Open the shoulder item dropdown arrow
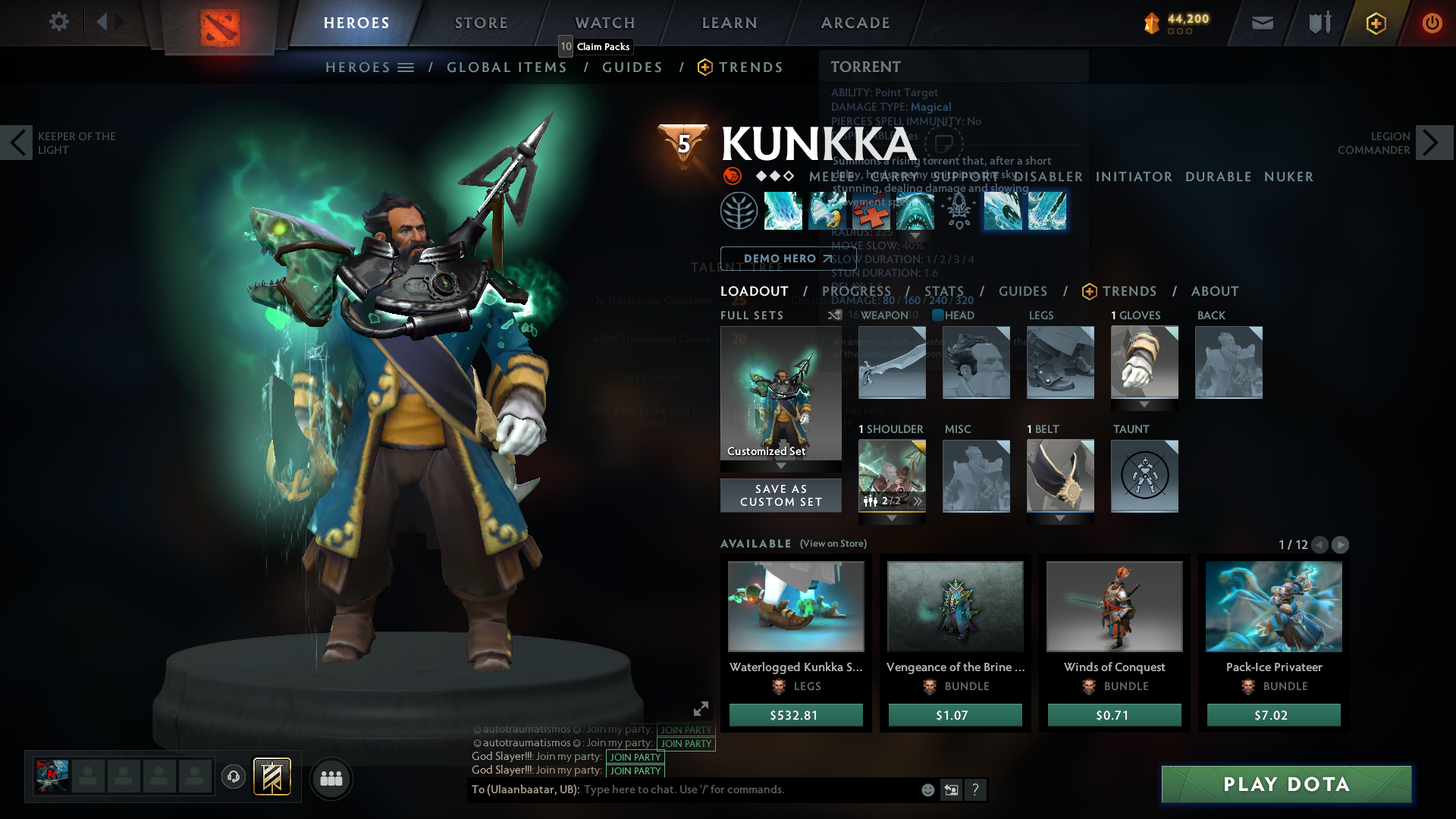Image resolution: width=1456 pixels, height=819 pixels. 891,518
